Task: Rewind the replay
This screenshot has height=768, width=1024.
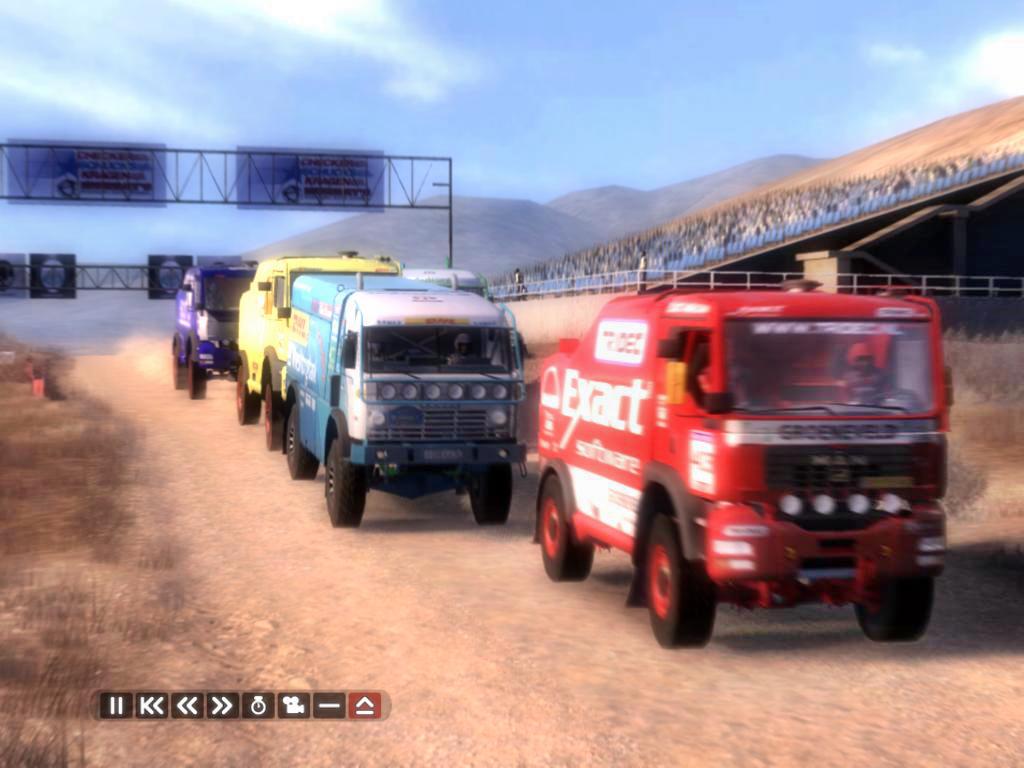Action: (x=187, y=705)
